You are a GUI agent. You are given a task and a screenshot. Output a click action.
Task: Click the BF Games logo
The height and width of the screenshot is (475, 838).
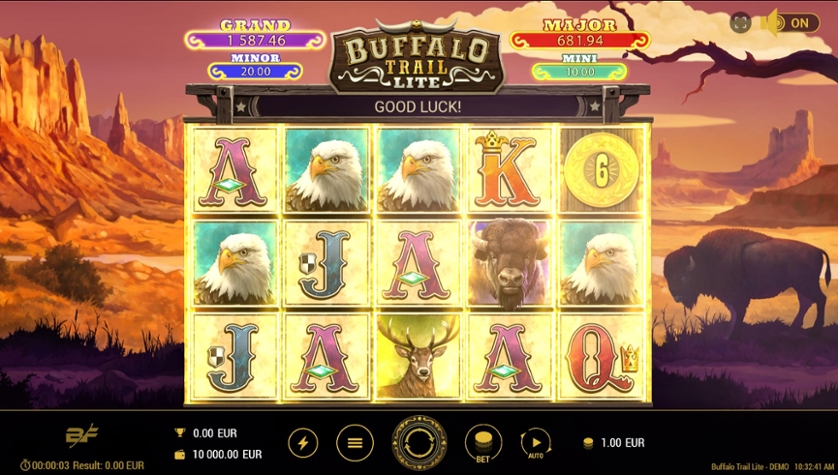point(81,436)
